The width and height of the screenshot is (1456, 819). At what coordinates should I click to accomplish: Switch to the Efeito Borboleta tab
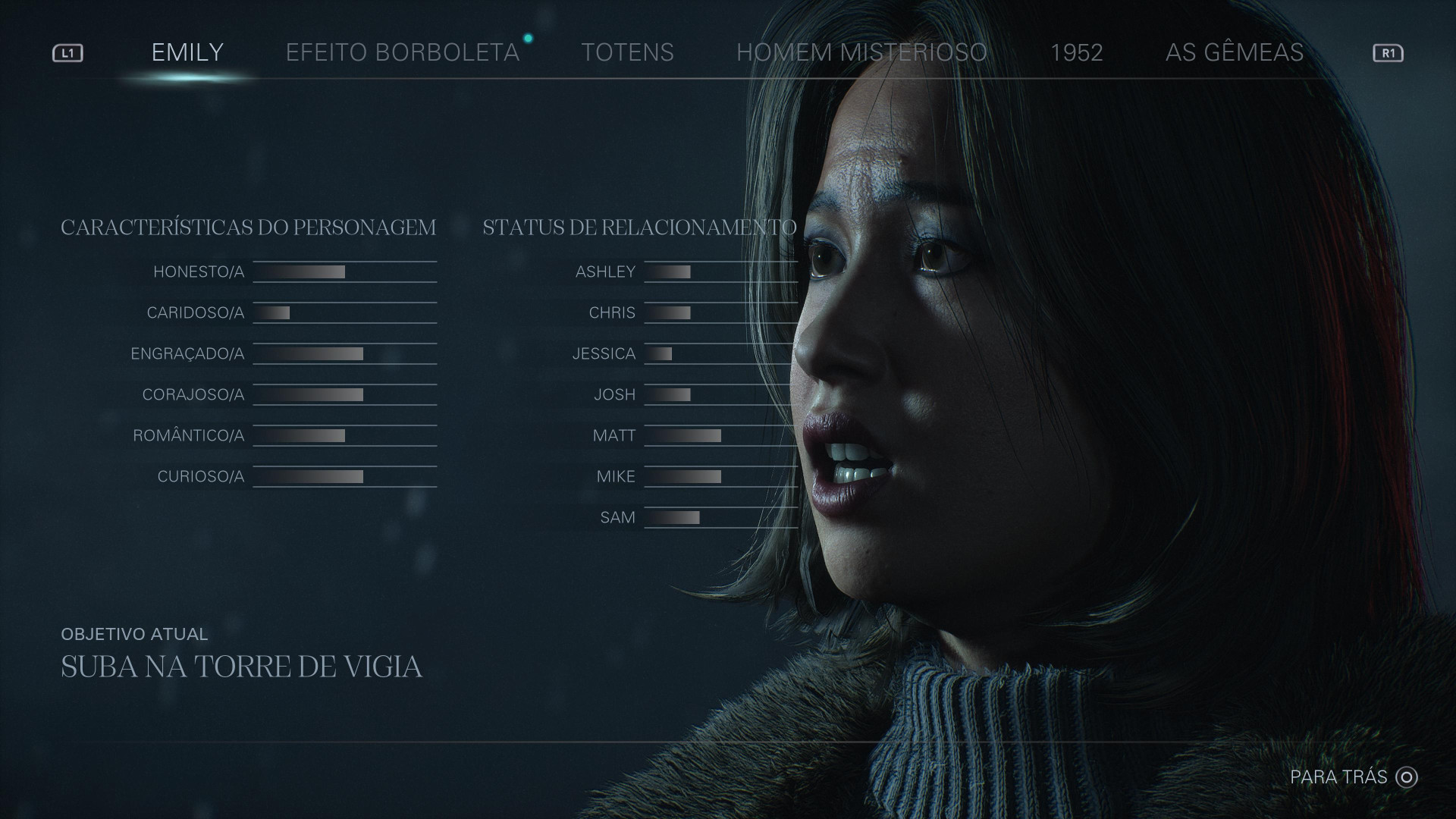click(x=402, y=52)
